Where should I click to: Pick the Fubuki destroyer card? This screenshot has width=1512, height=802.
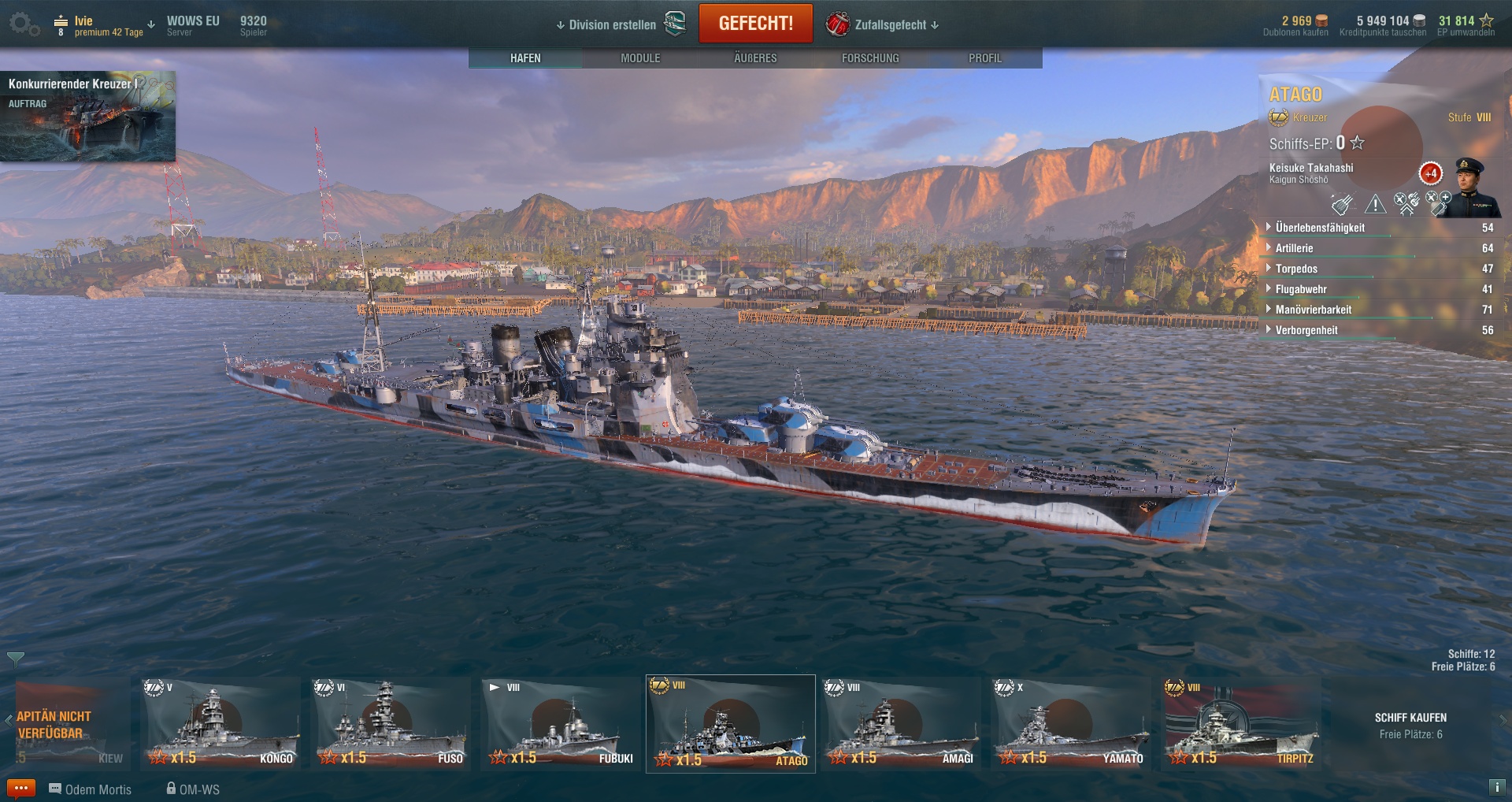(561, 723)
